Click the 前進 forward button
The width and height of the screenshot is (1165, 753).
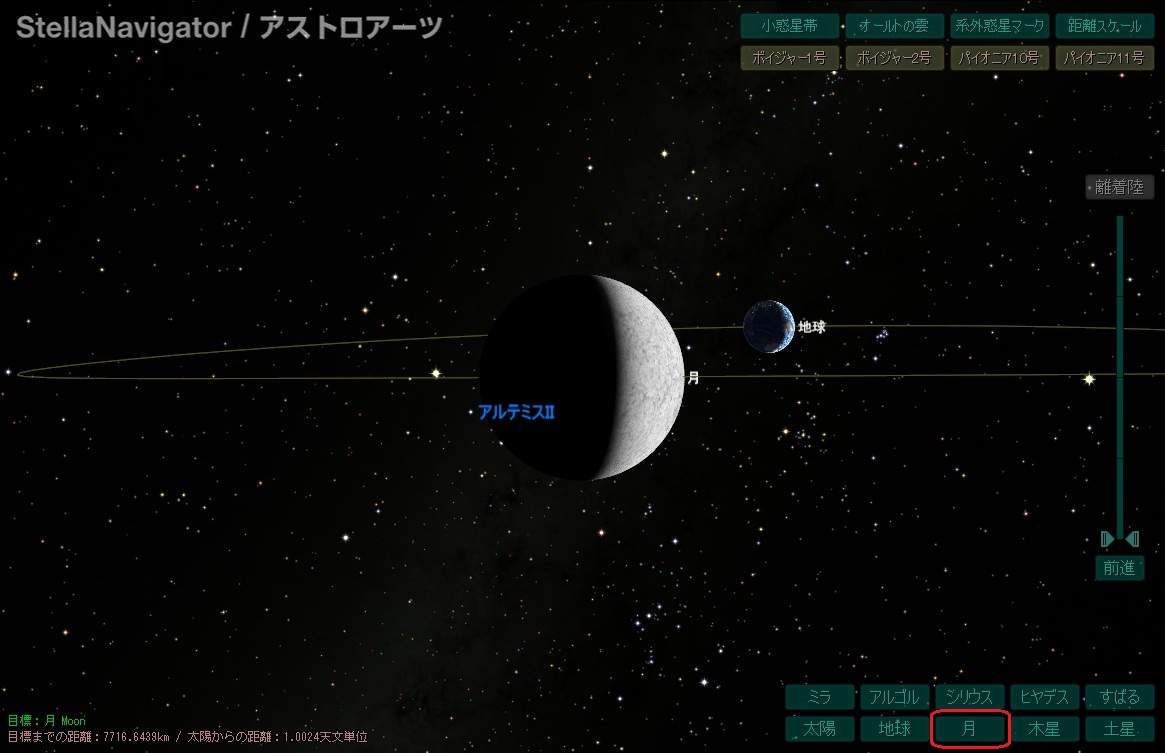(x=1119, y=568)
